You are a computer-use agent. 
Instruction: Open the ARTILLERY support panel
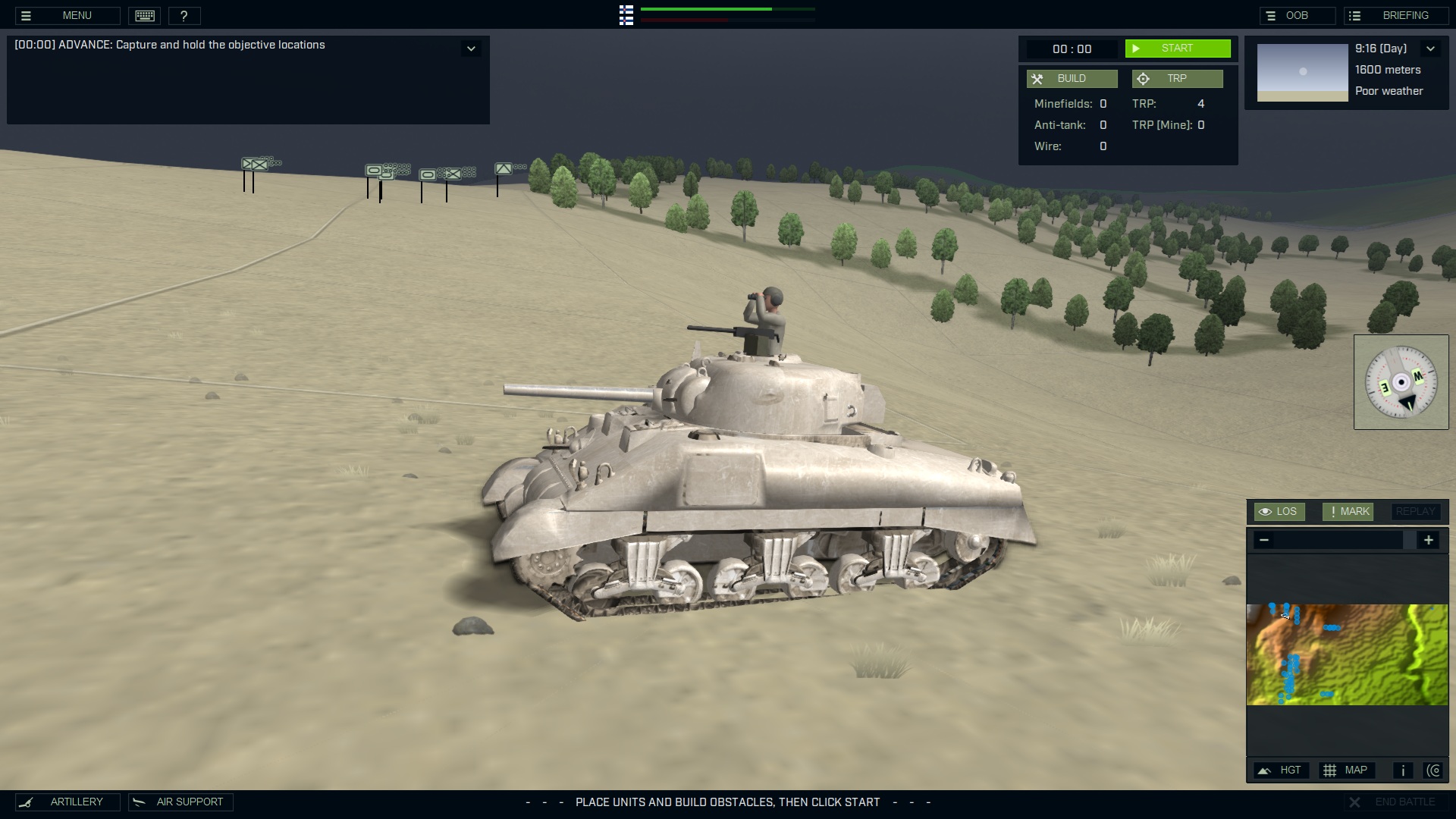pos(67,802)
